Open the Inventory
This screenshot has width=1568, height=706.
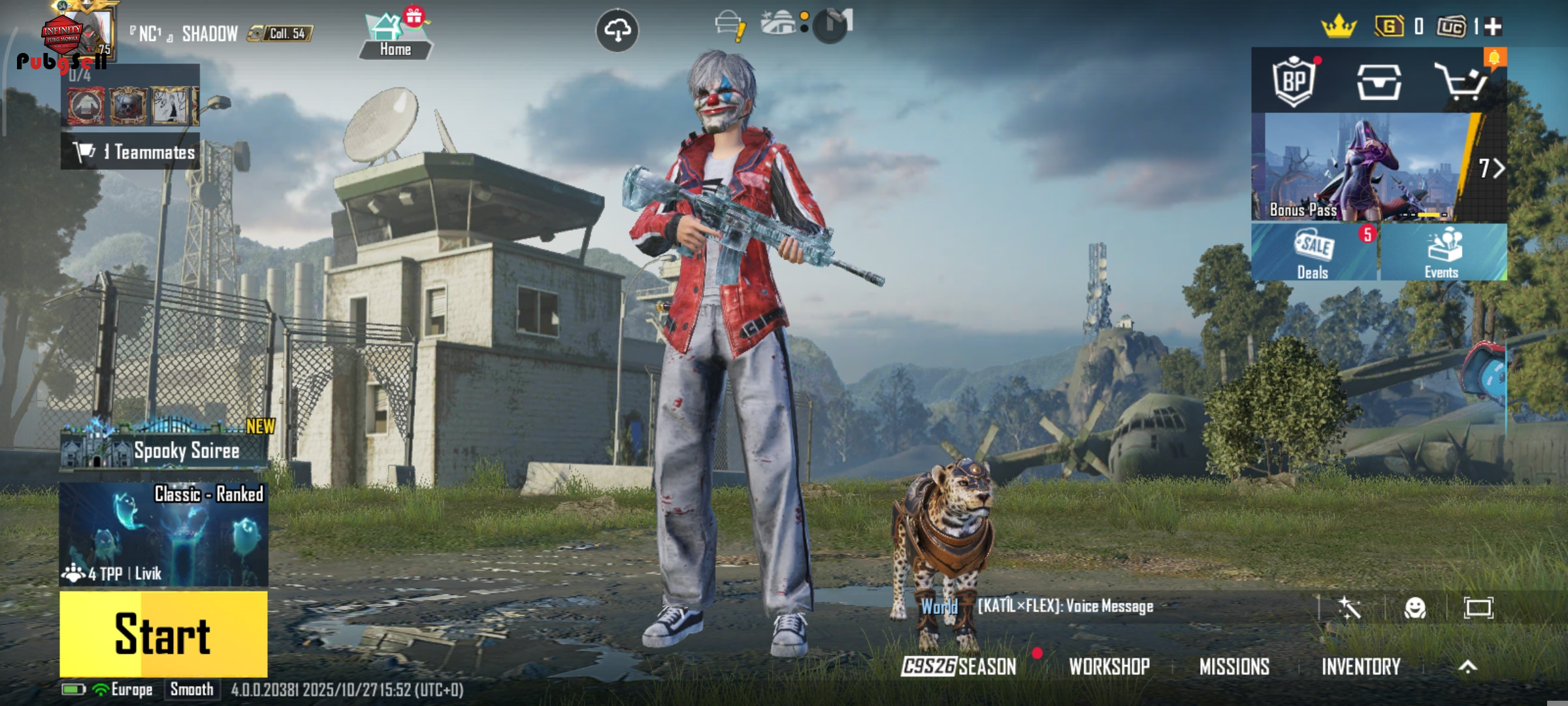pos(1361,666)
